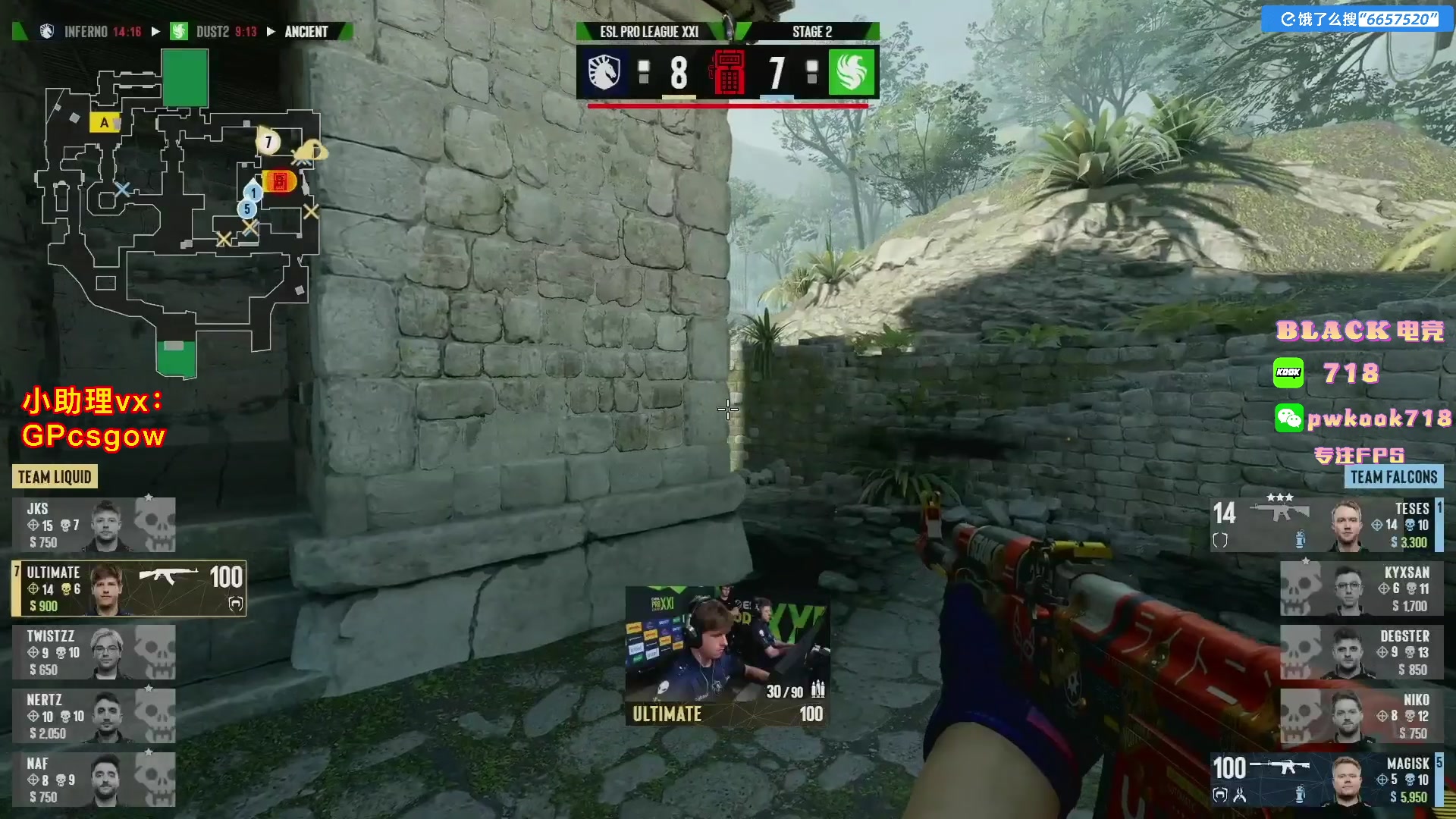Image resolution: width=1456 pixels, height=819 pixels.
Task: Choose TWISTZZ player row
Action: [x=93, y=652]
